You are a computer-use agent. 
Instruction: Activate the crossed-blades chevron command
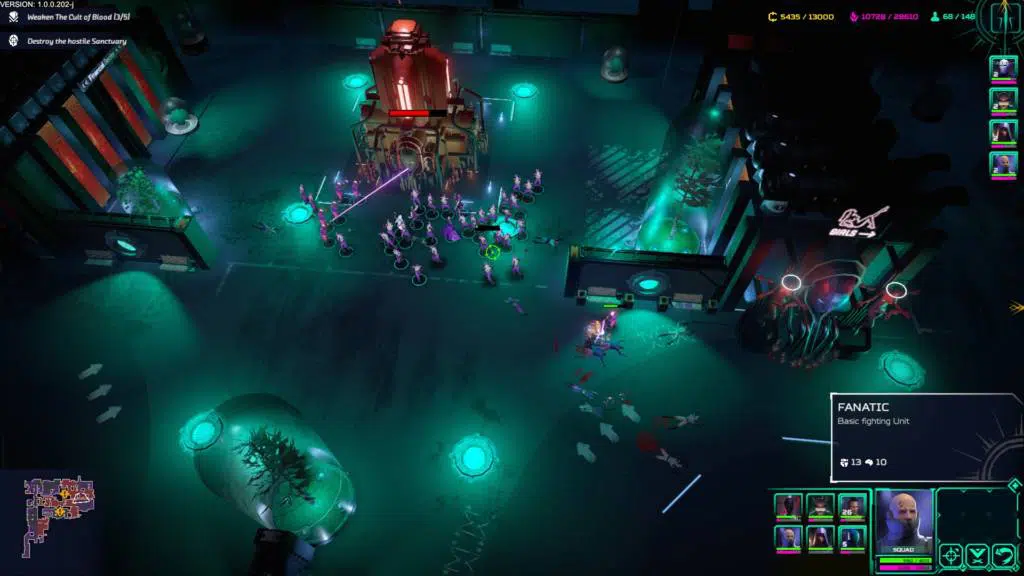coord(977,556)
